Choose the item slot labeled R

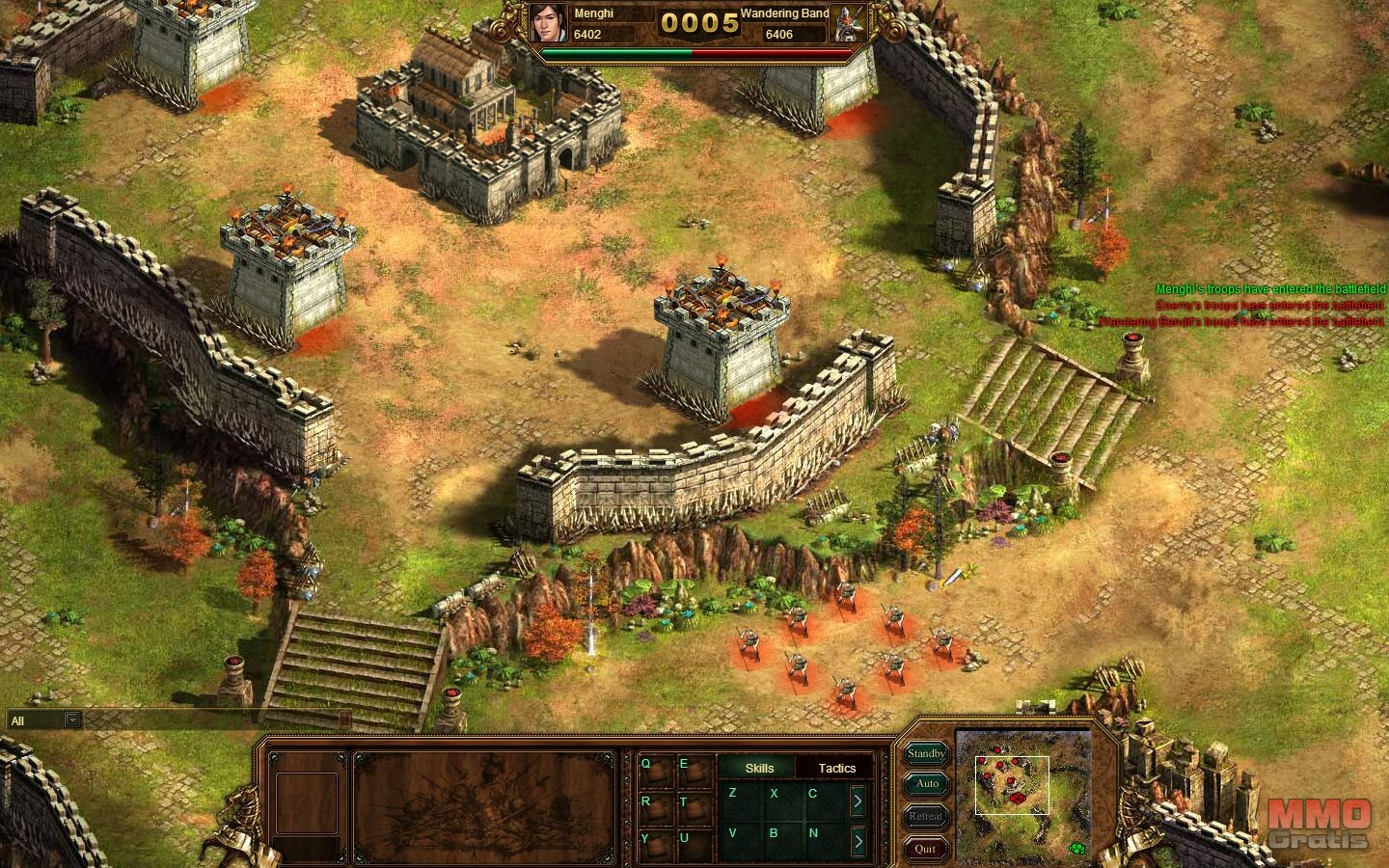tap(653, 807)
